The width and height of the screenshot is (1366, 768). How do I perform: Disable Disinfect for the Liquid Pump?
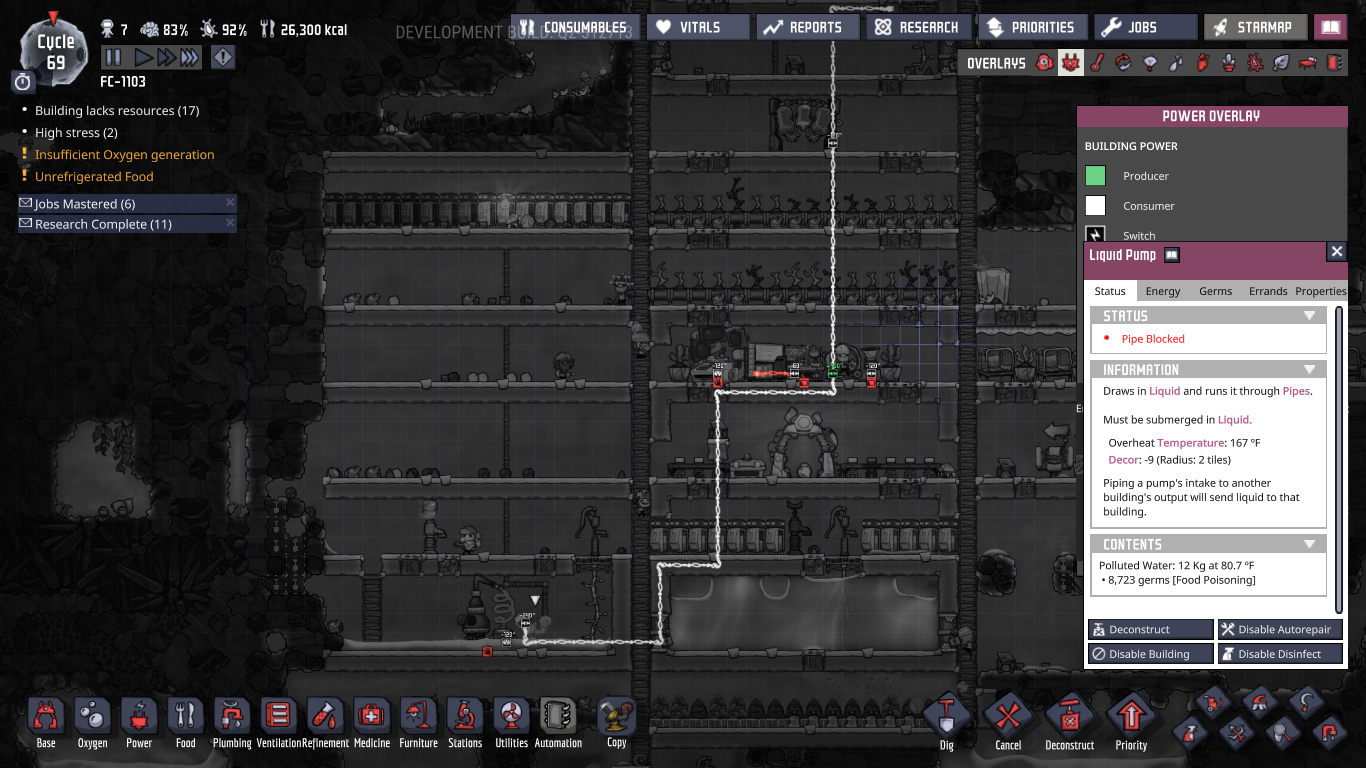1280,653
